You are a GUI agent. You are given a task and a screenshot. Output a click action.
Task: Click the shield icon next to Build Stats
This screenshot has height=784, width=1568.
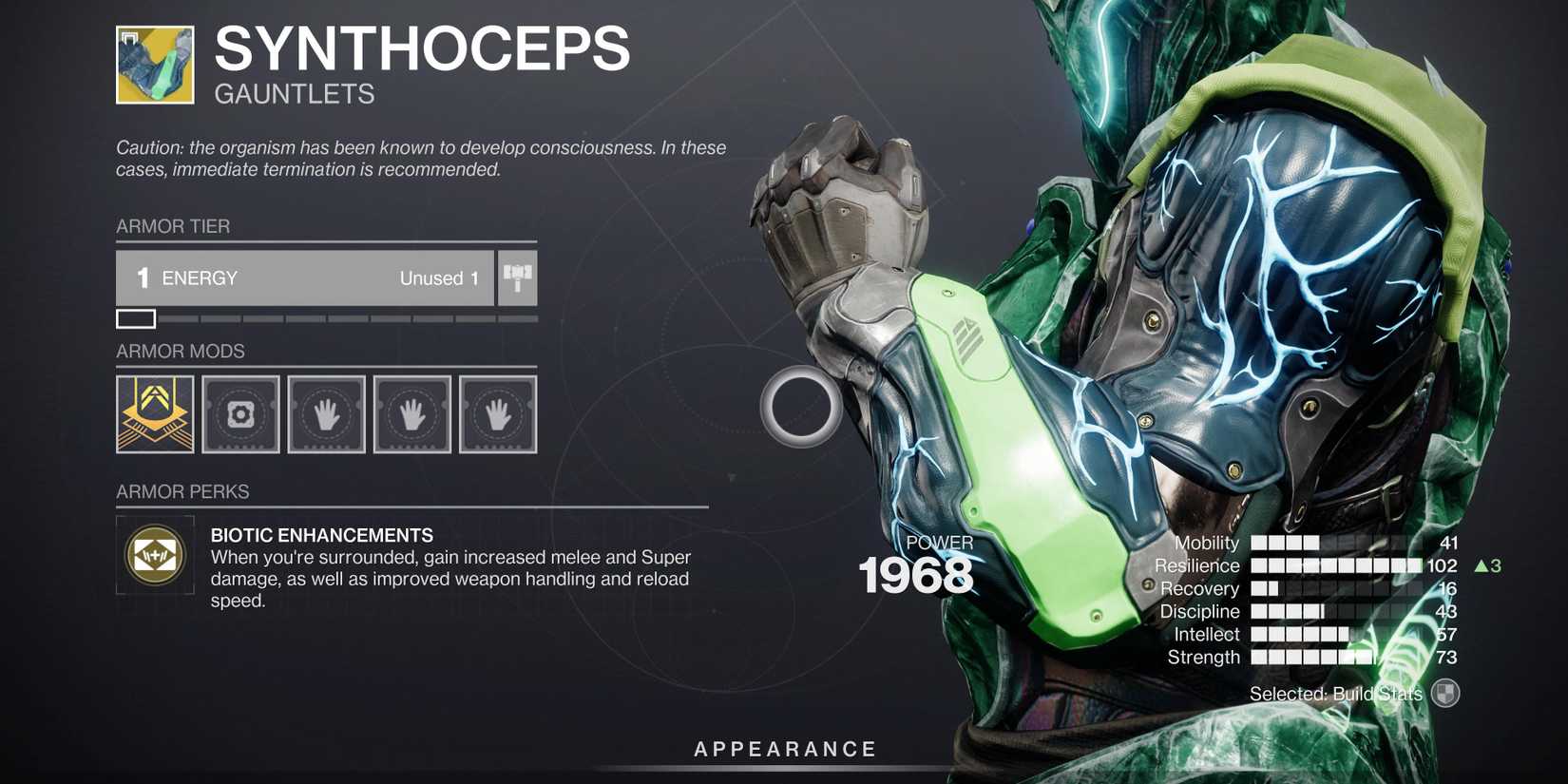click(x=1444, y=694)
